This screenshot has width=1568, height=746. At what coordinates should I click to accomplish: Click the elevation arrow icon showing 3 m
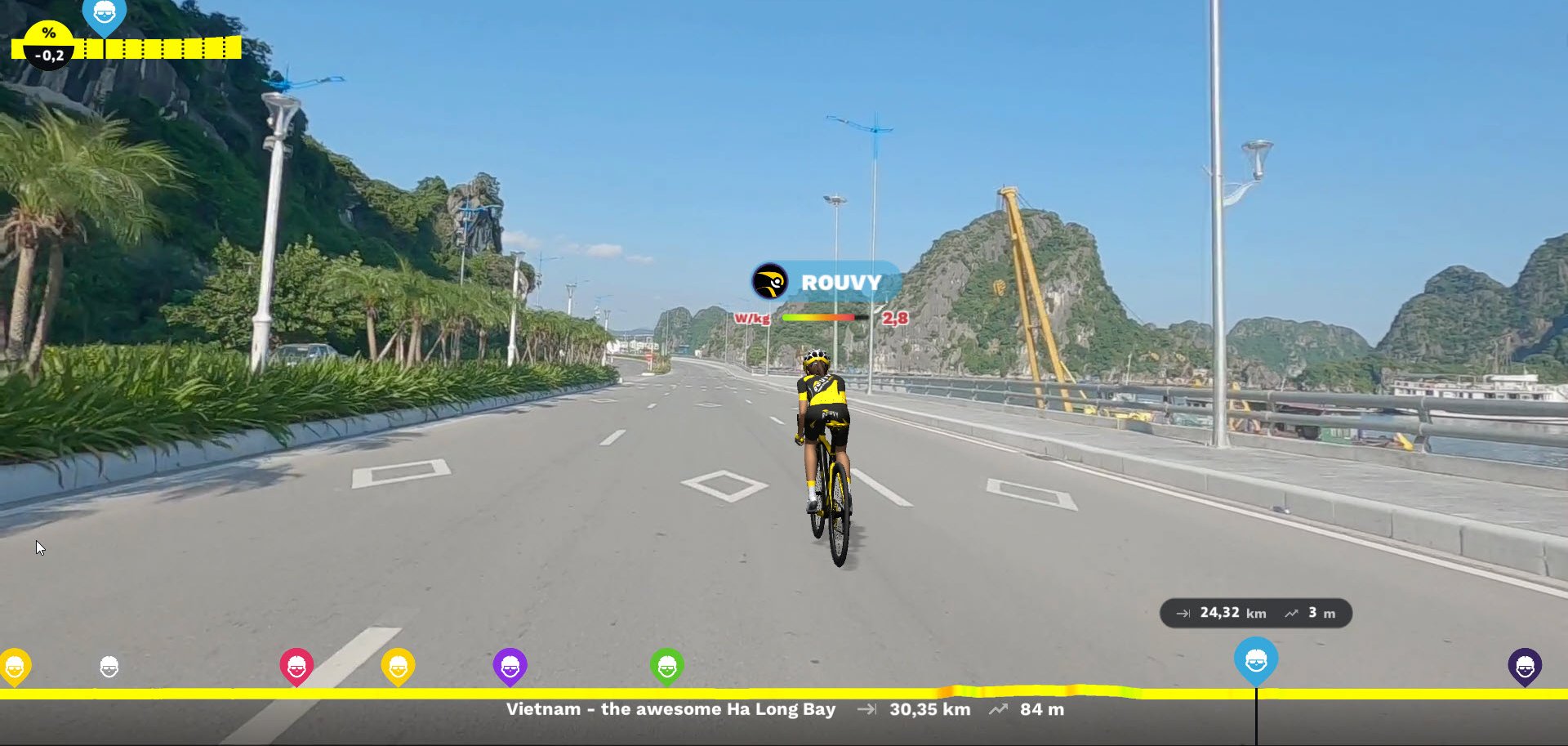coord(1291,612)
